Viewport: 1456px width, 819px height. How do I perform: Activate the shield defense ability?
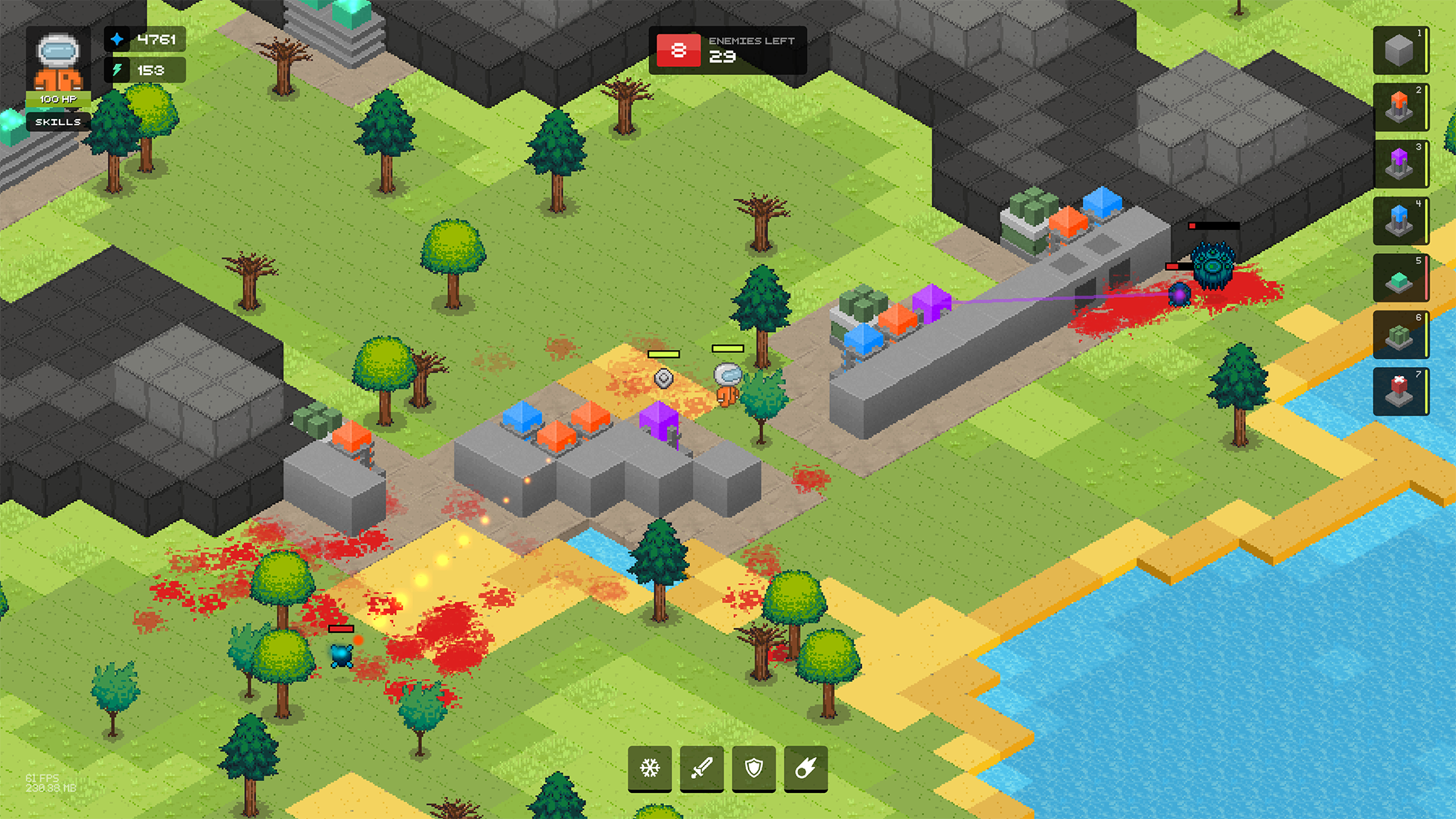(754, 768)
